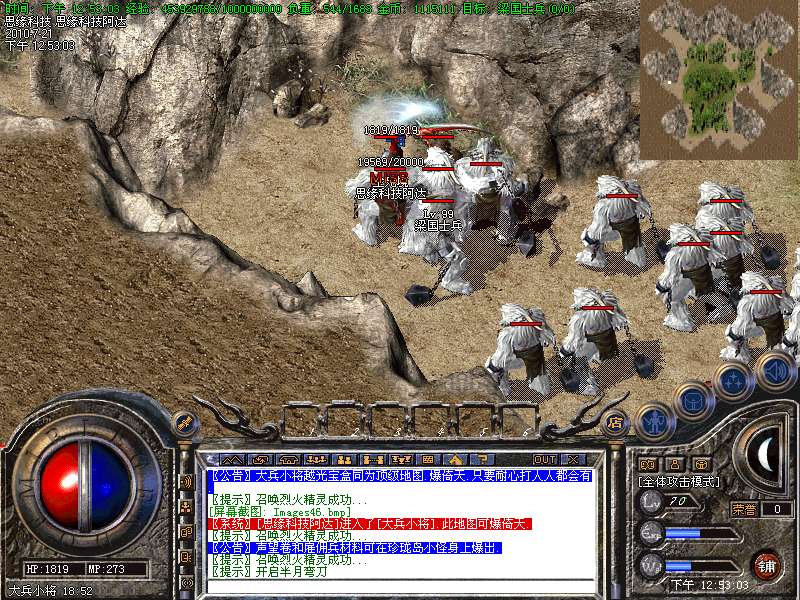
Task: Open the skills panel with sparkle icon
Action: point(733,381)
